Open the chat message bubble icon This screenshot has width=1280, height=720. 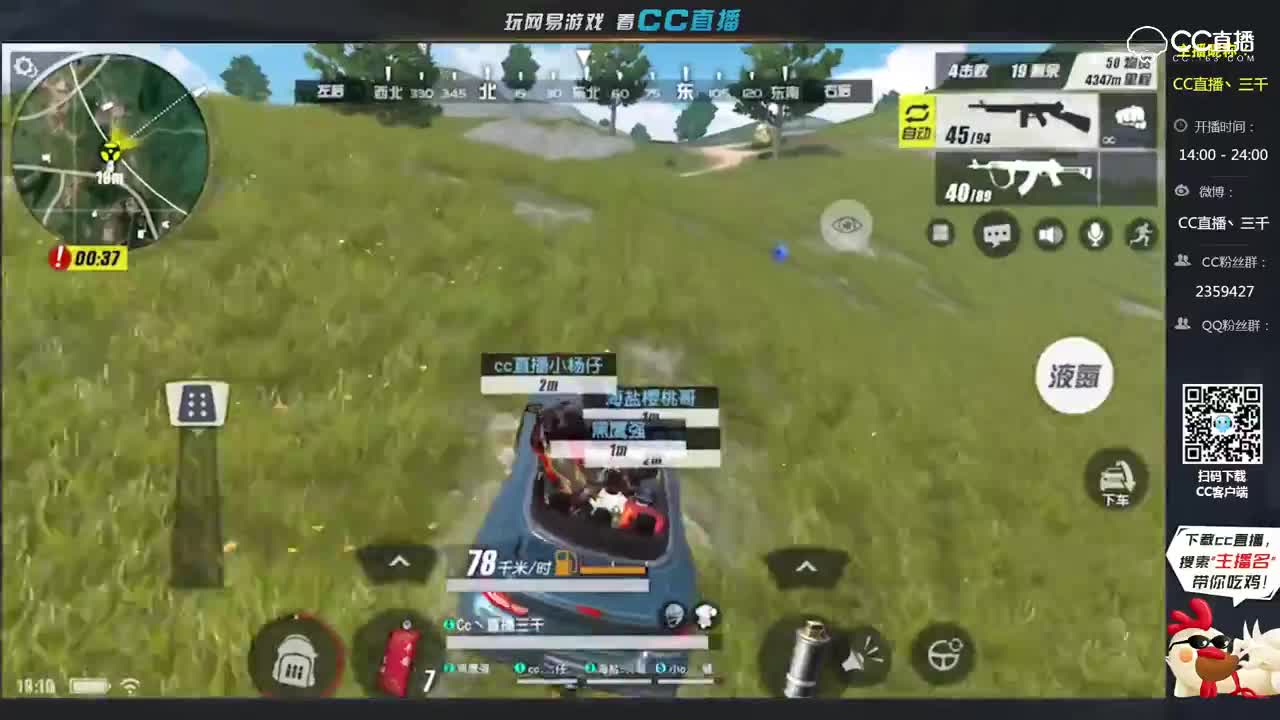(x=996, y=234)
